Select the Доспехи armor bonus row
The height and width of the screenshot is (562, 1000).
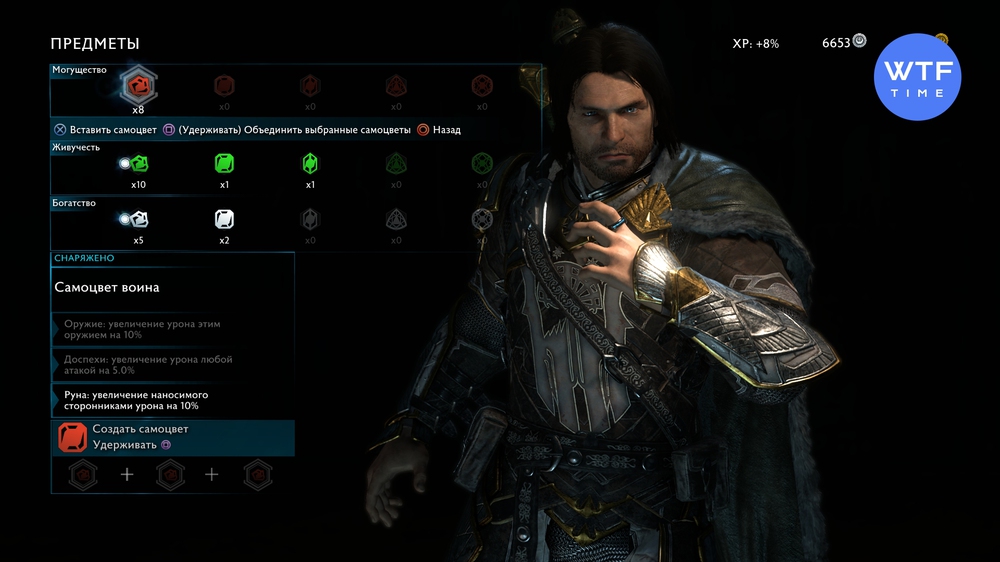(173, 365)
